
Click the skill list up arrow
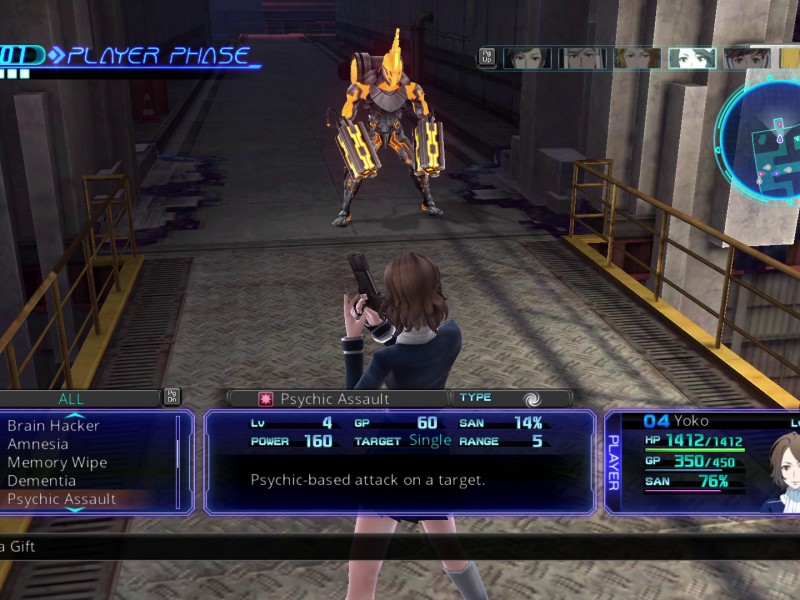(x=75, y=415)
